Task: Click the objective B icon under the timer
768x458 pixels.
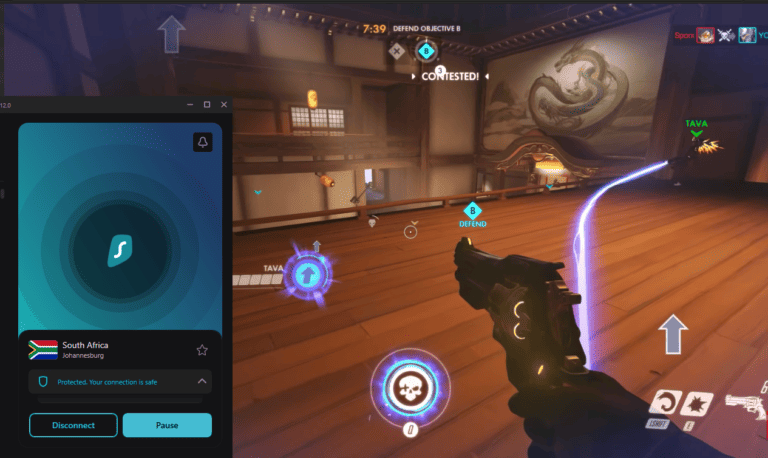Action: point(427,50)
